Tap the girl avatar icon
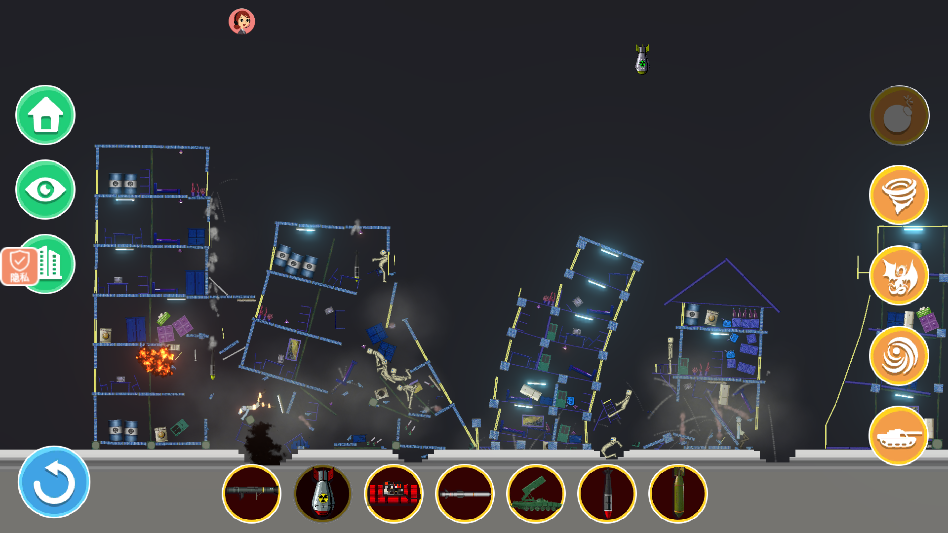 [x=242, y=21]
